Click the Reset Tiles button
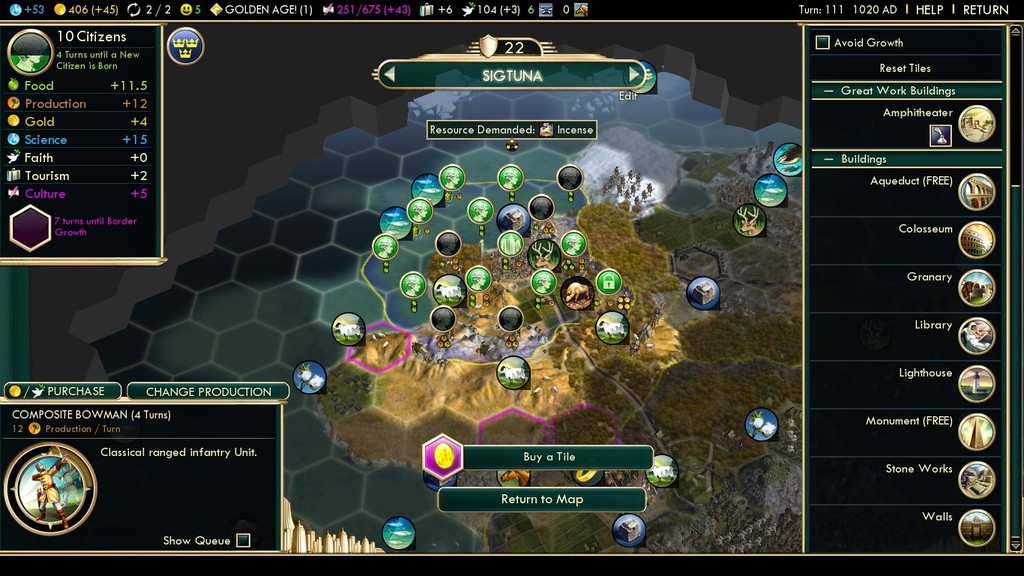This screenshot has width=1024, height=576. 905,68
